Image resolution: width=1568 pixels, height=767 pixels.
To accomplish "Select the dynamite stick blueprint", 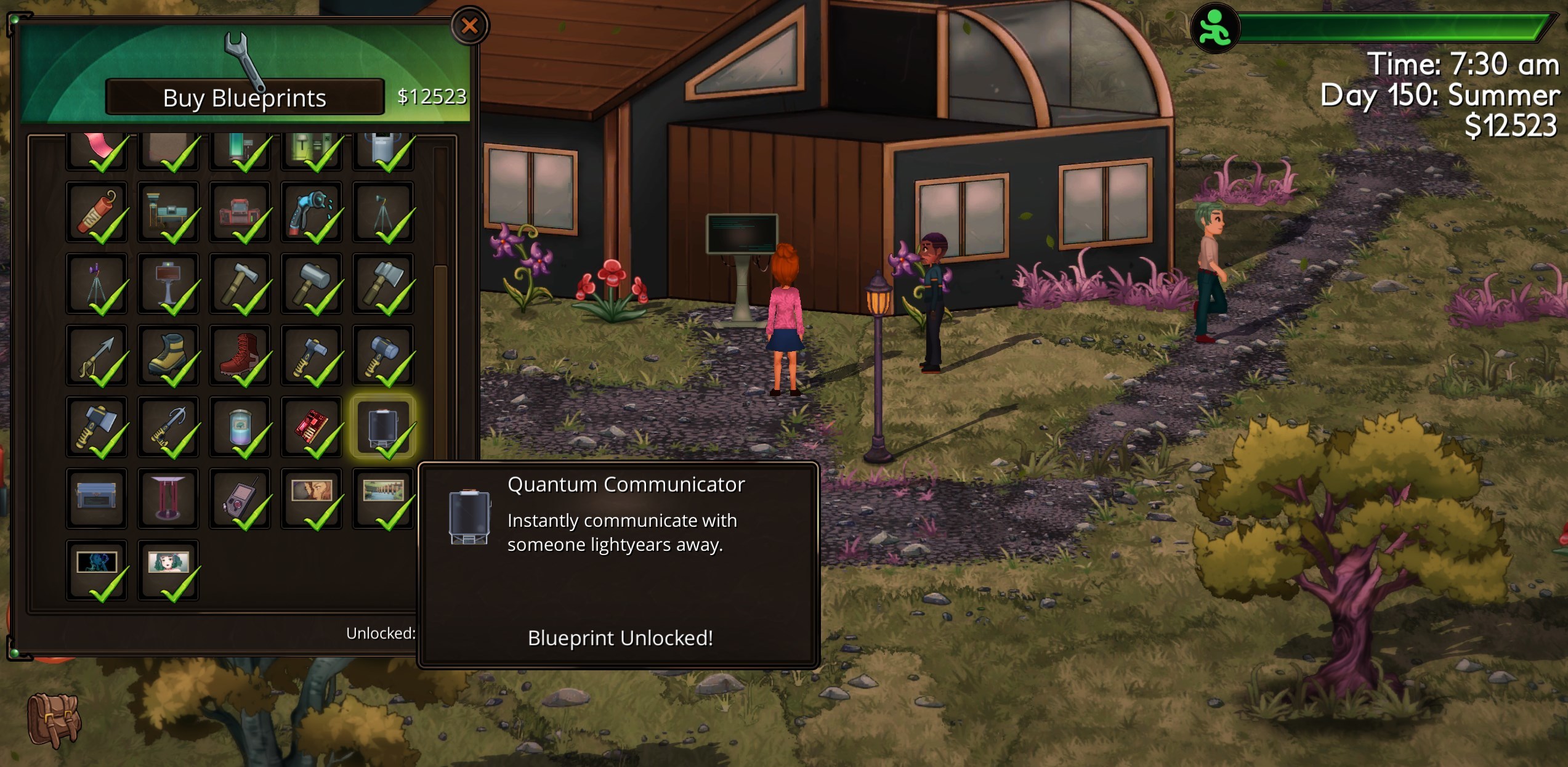I will tap(97, 213).
